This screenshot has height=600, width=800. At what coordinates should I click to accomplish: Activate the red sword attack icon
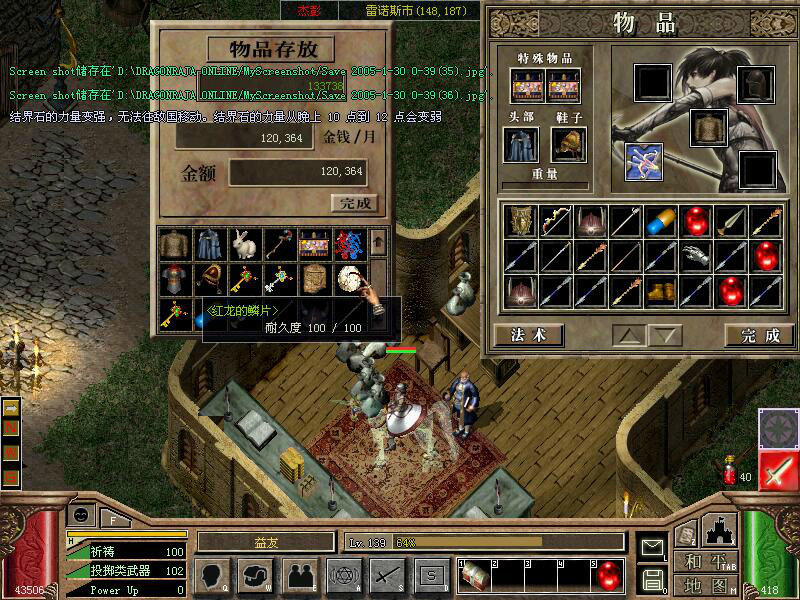[x=777, y=471]
